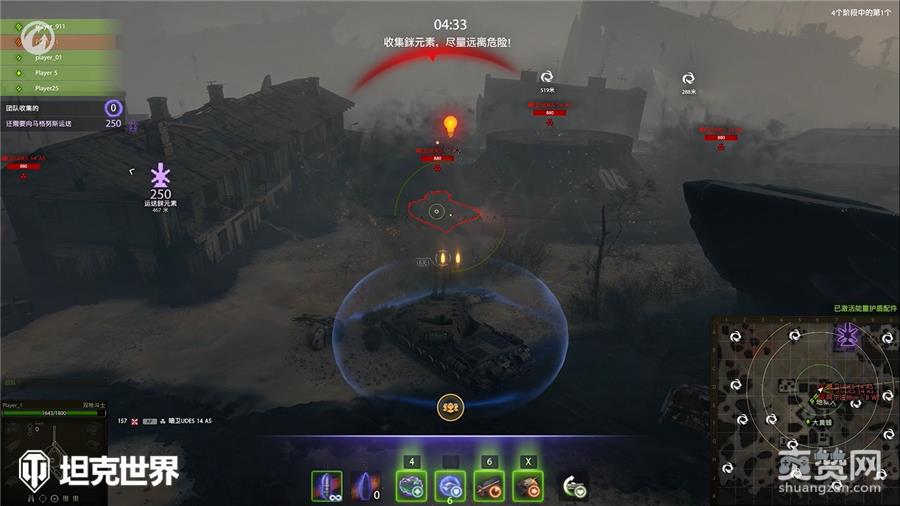Image resolution: width=900 pixels, height=506 pixels.
Task: Select player_01 in the team list
Action: click(x=60, y=57)
